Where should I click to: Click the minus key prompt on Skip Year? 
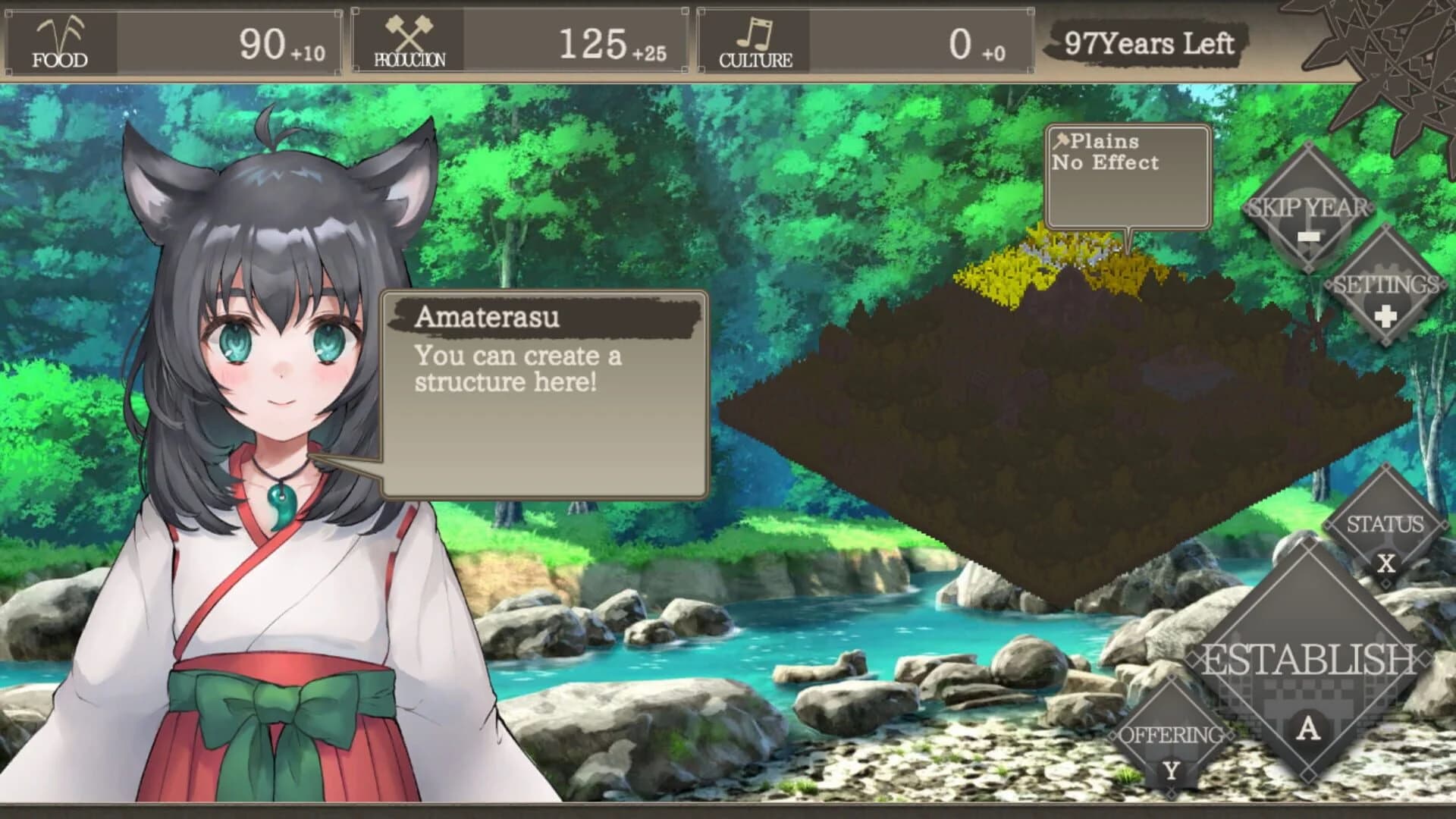click(x=1309, y=237)
